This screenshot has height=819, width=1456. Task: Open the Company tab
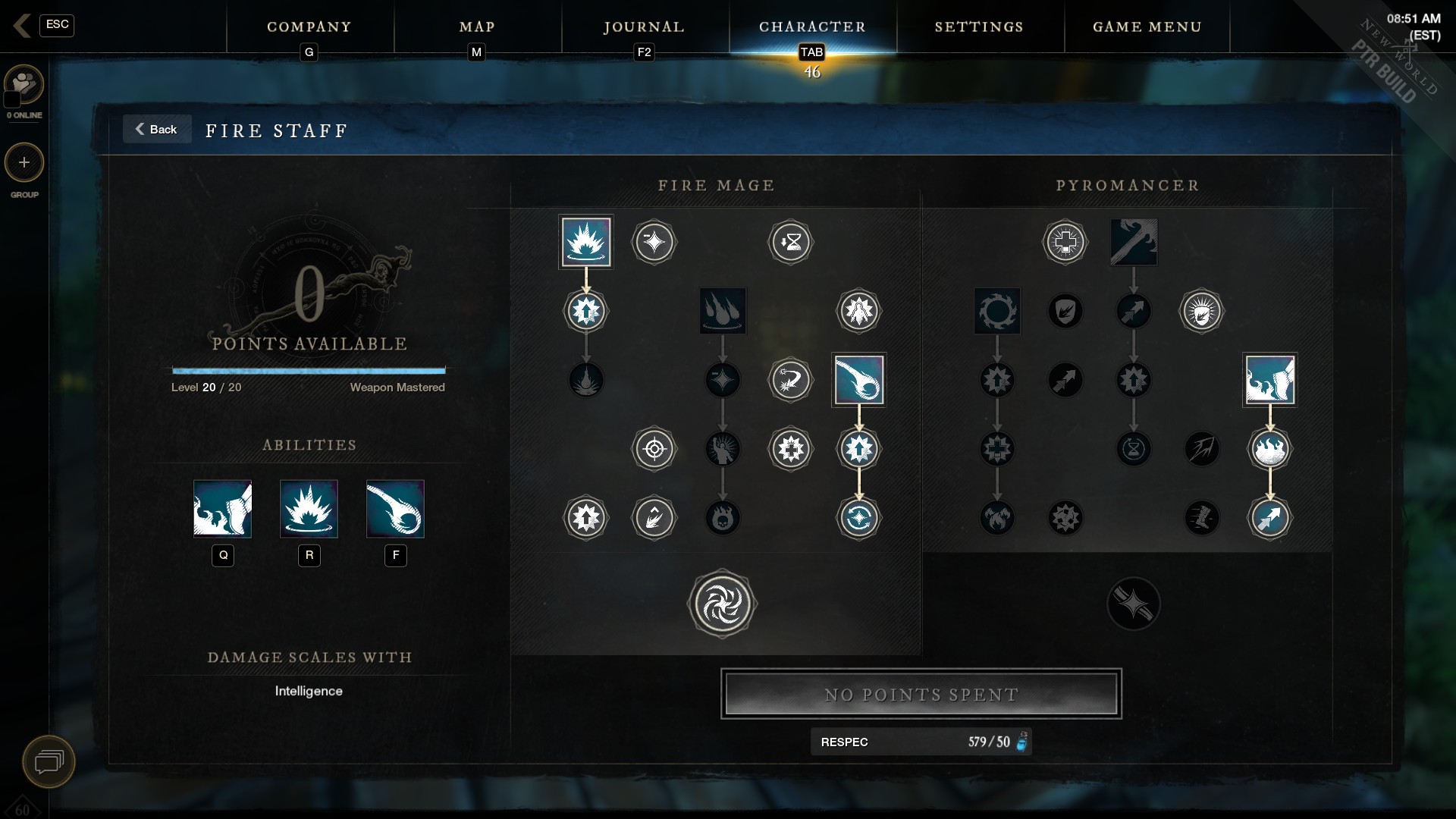click(309, 27)
